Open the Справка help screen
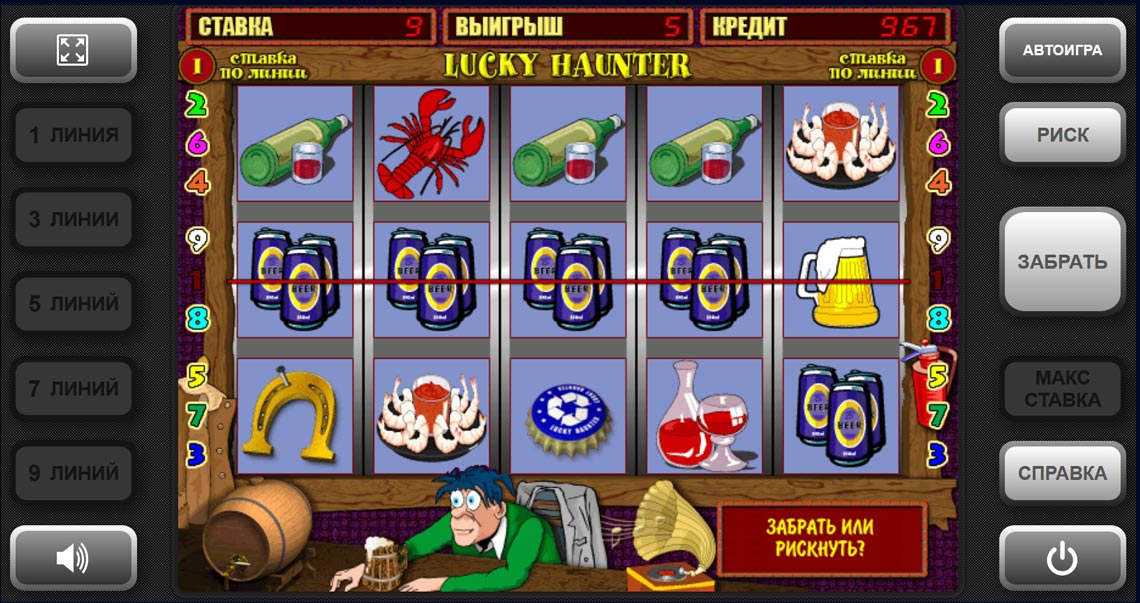1140x603 pixels. point(1062,473)
